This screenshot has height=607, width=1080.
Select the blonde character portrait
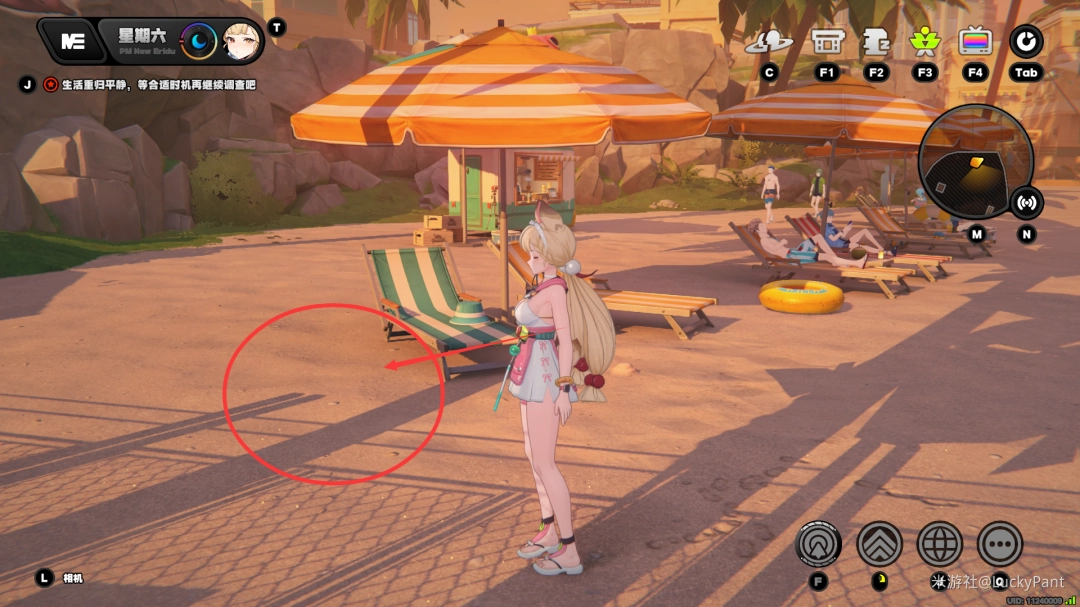point(242,41)
